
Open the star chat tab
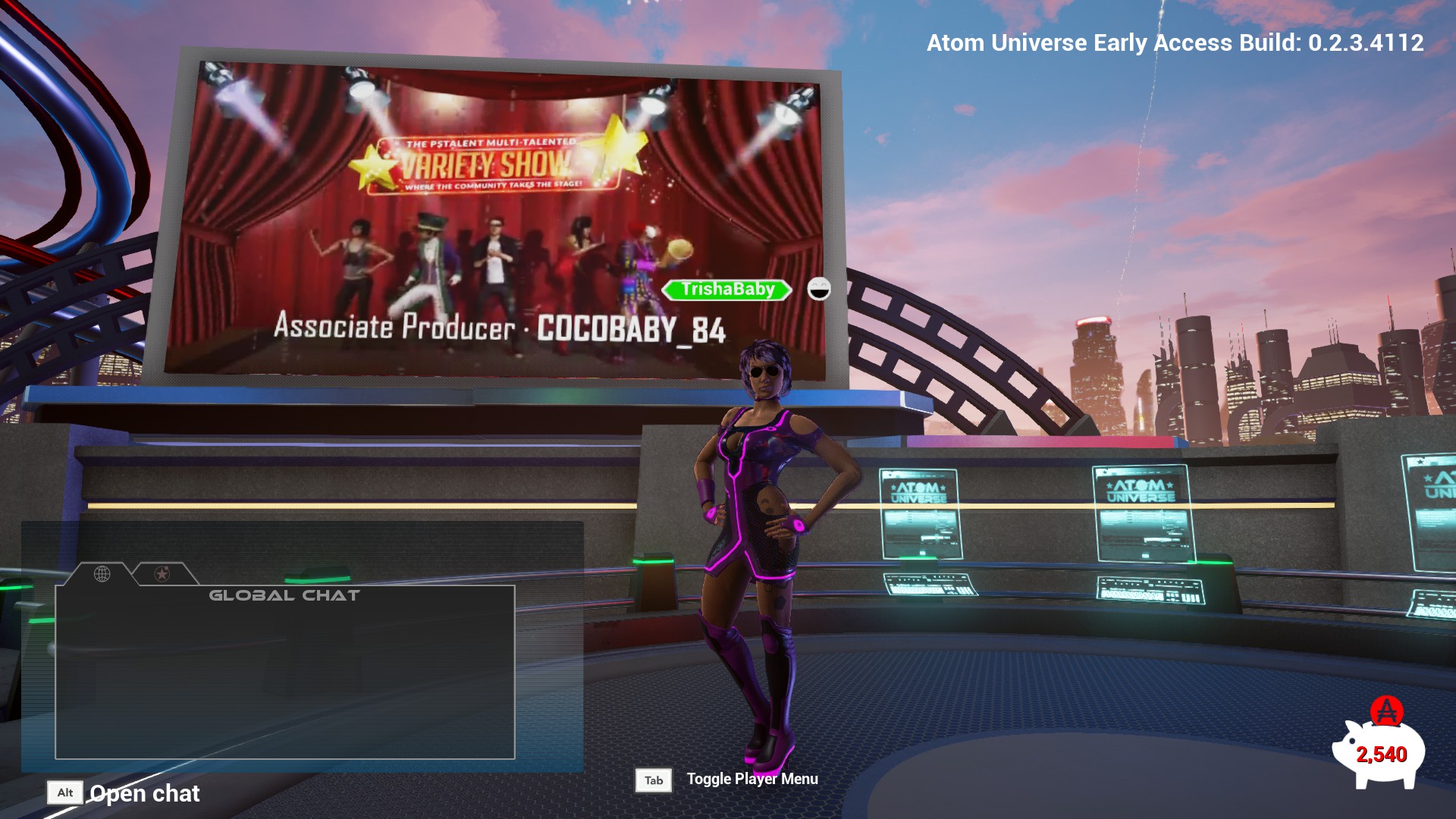point(162,574)
